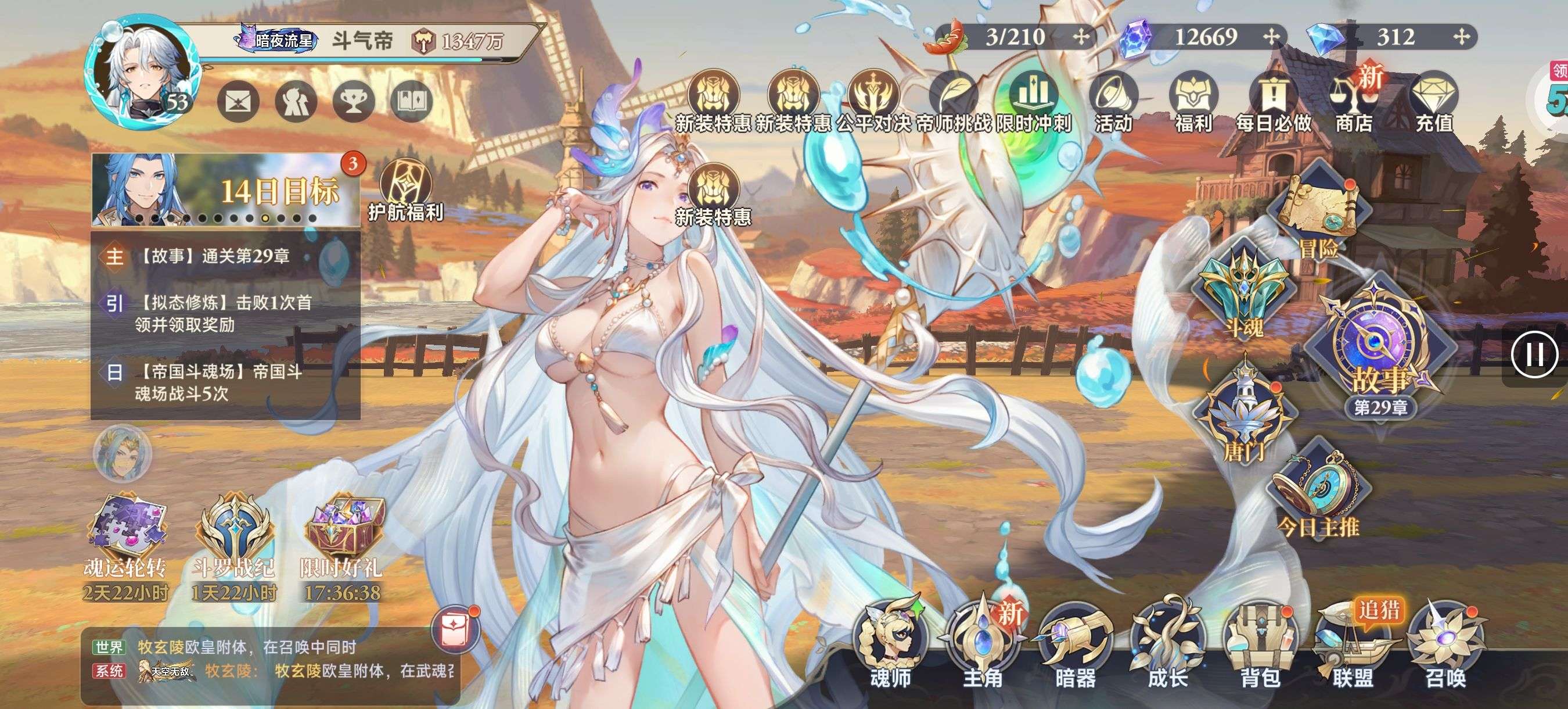
Task: Open the 14日目标 banner
Action: click(225, 190)
